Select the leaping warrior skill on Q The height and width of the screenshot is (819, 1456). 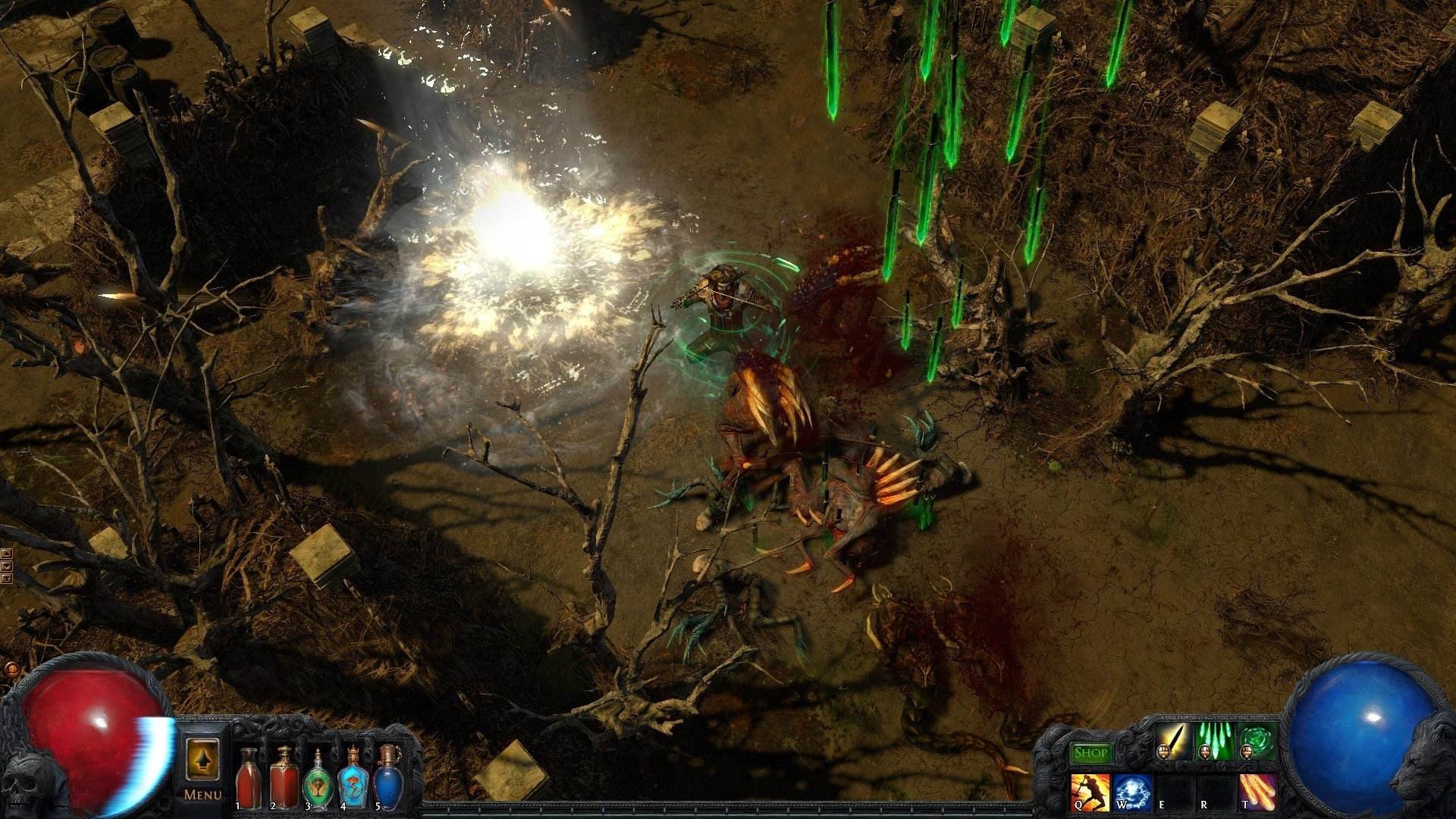coord(1090,792)
